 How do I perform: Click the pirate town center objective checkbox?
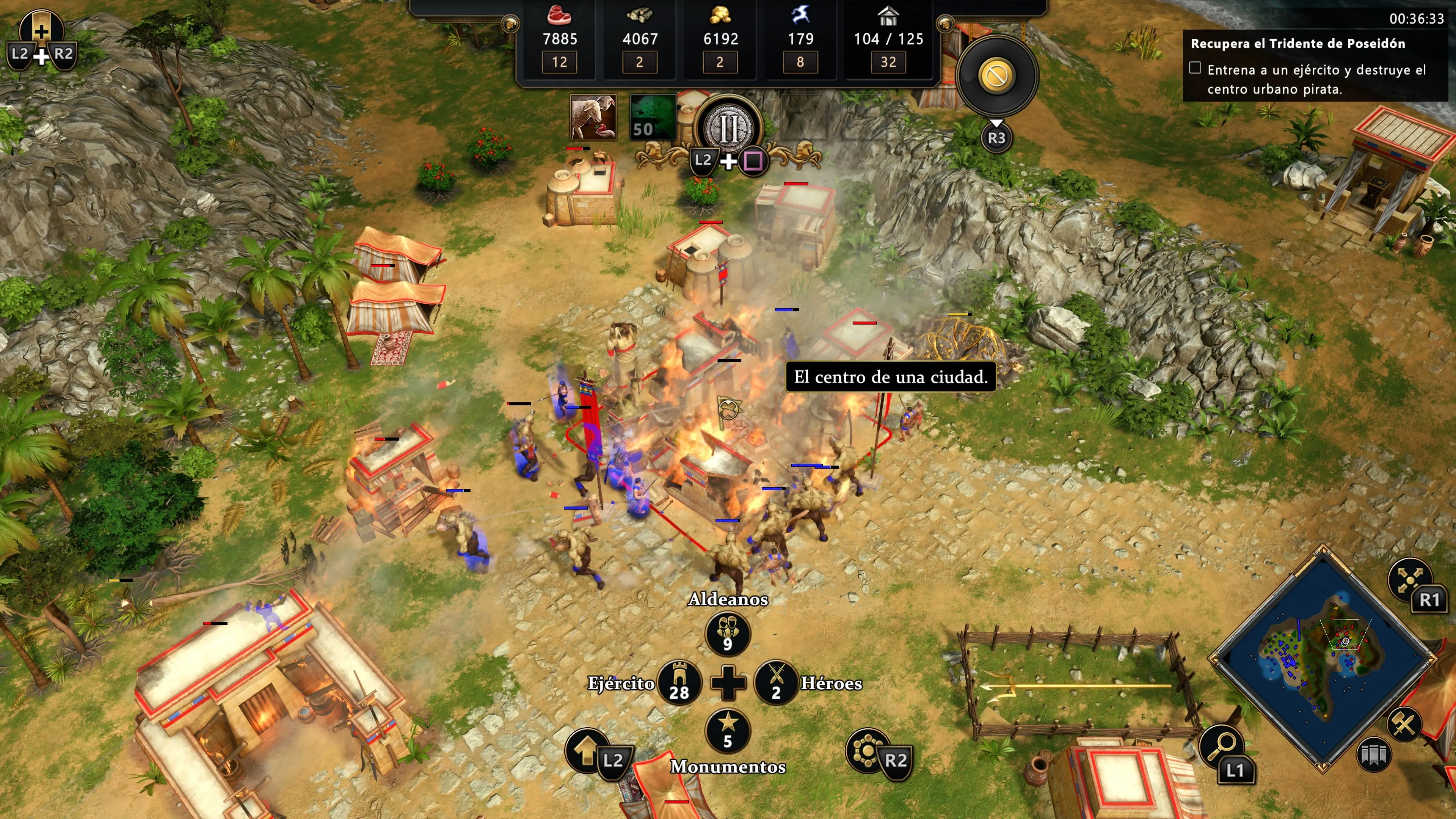[1195, 68]
